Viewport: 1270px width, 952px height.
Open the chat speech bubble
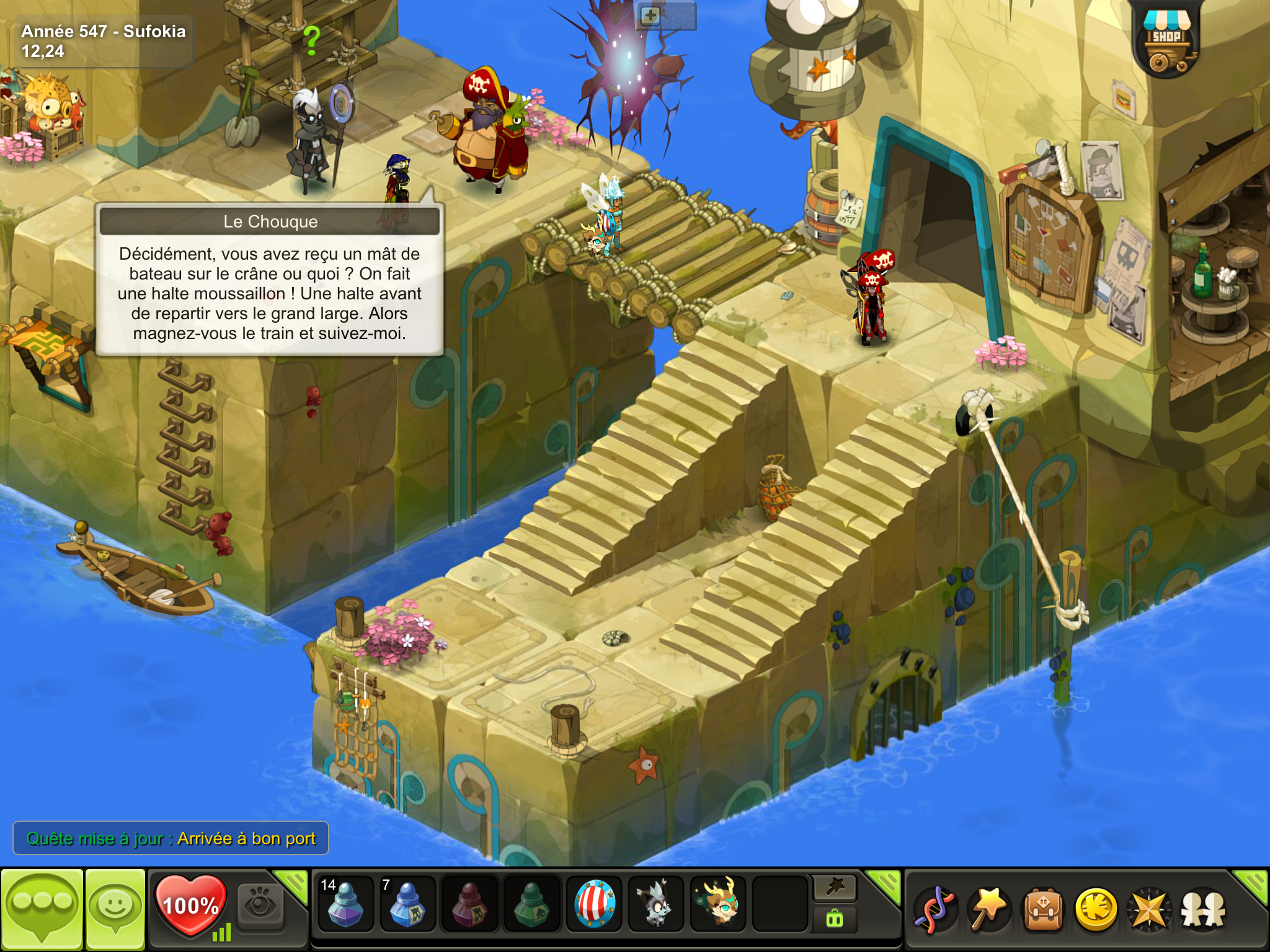click(42, 909)
